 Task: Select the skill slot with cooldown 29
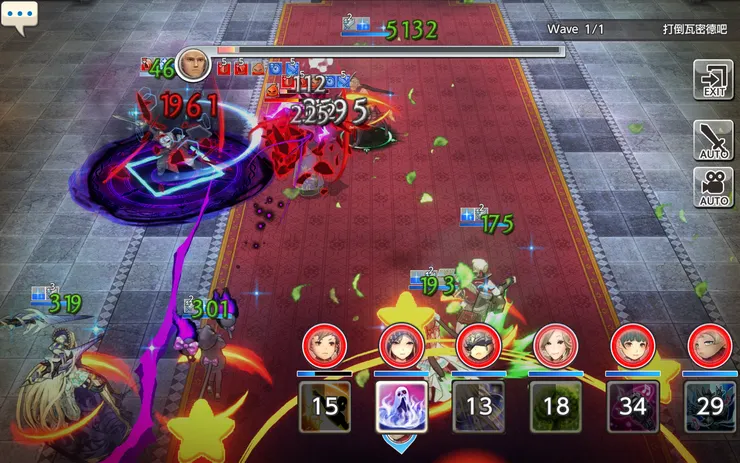coord(710,406)
